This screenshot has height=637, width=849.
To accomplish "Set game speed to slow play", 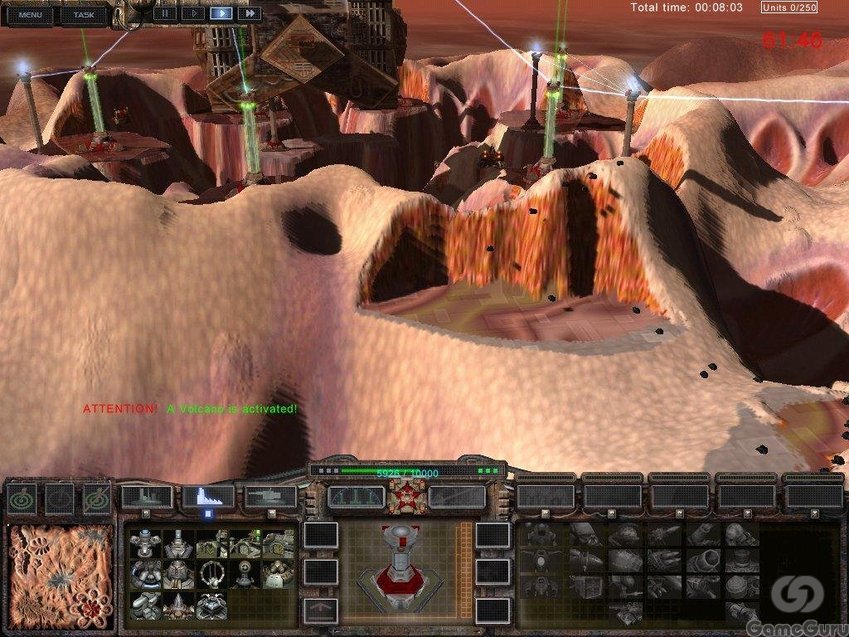I will [192, 14].
